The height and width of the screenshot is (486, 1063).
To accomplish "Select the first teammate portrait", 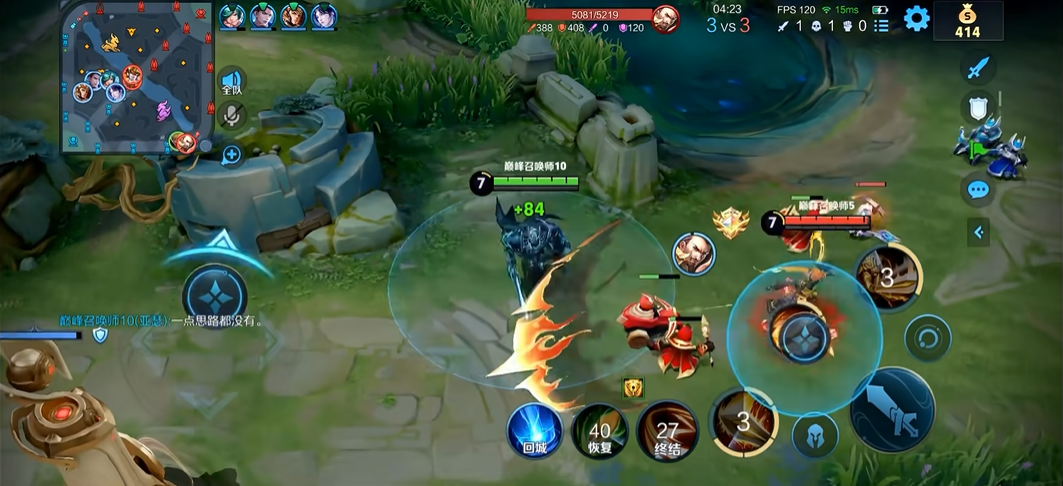I will [x=232, y=17].
